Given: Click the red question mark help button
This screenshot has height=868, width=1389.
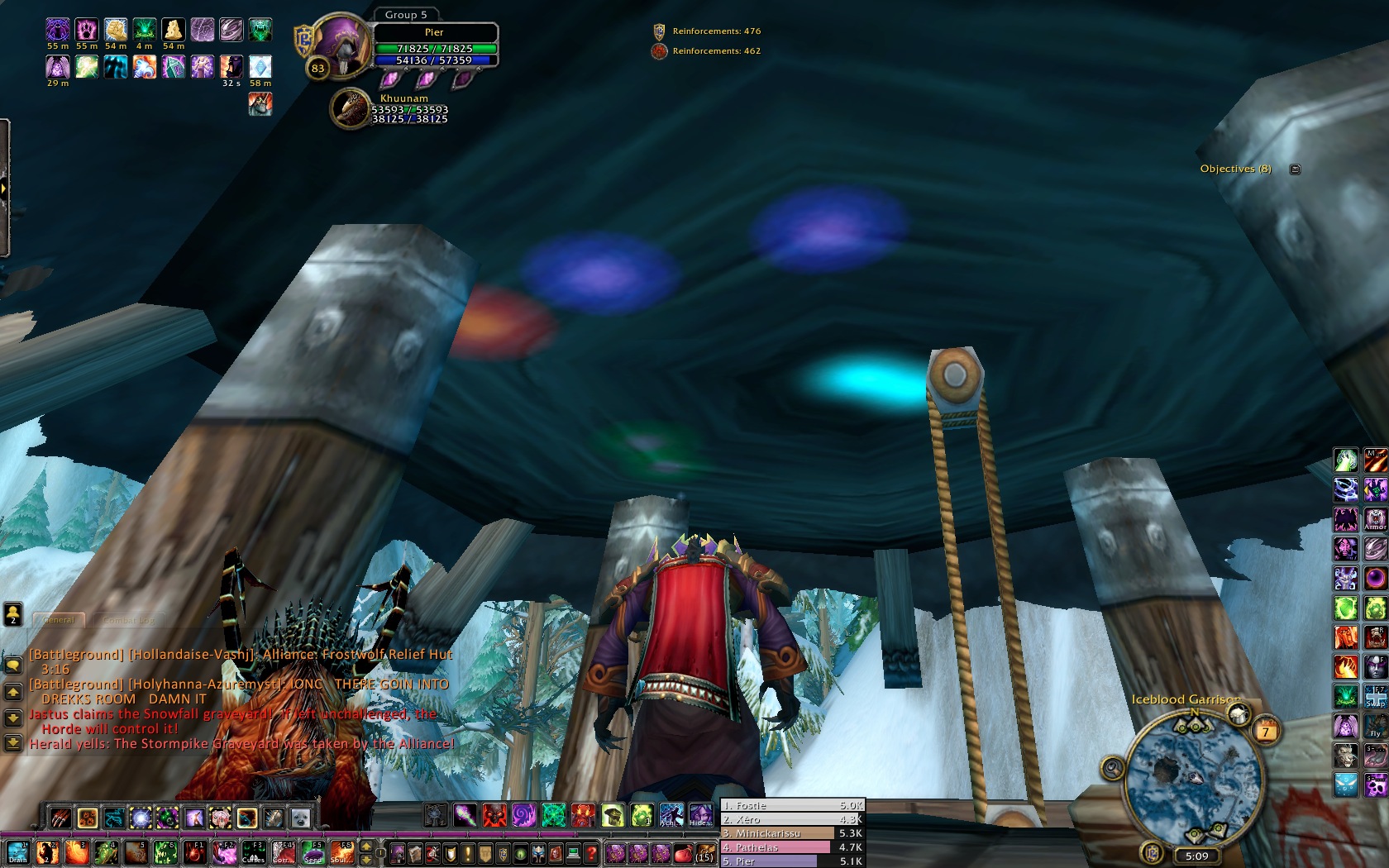Looking at the screenshot, I should click(x=591, y=853).
